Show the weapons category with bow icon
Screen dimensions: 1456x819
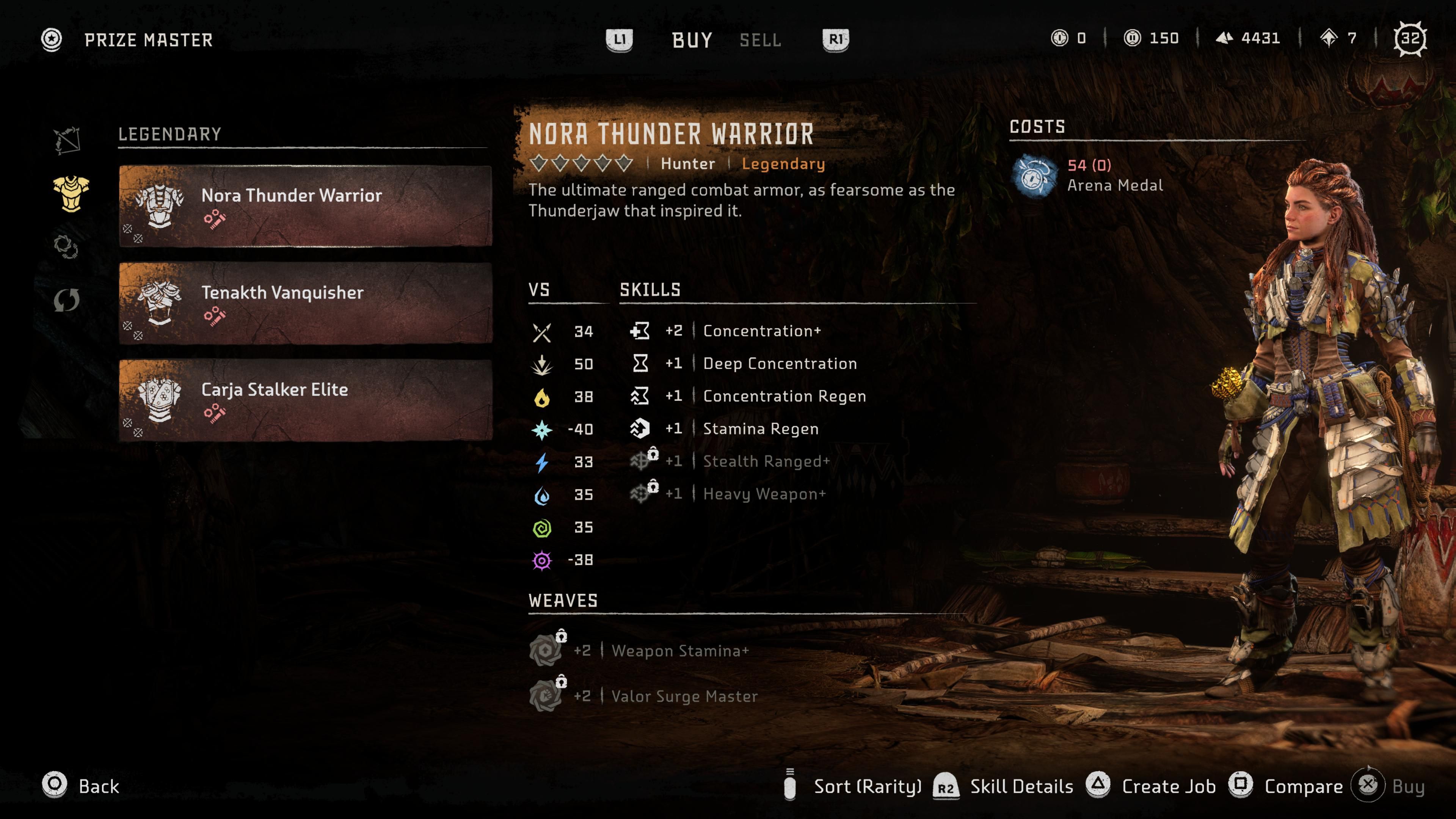pyautogui.click(x=67, y=140)
